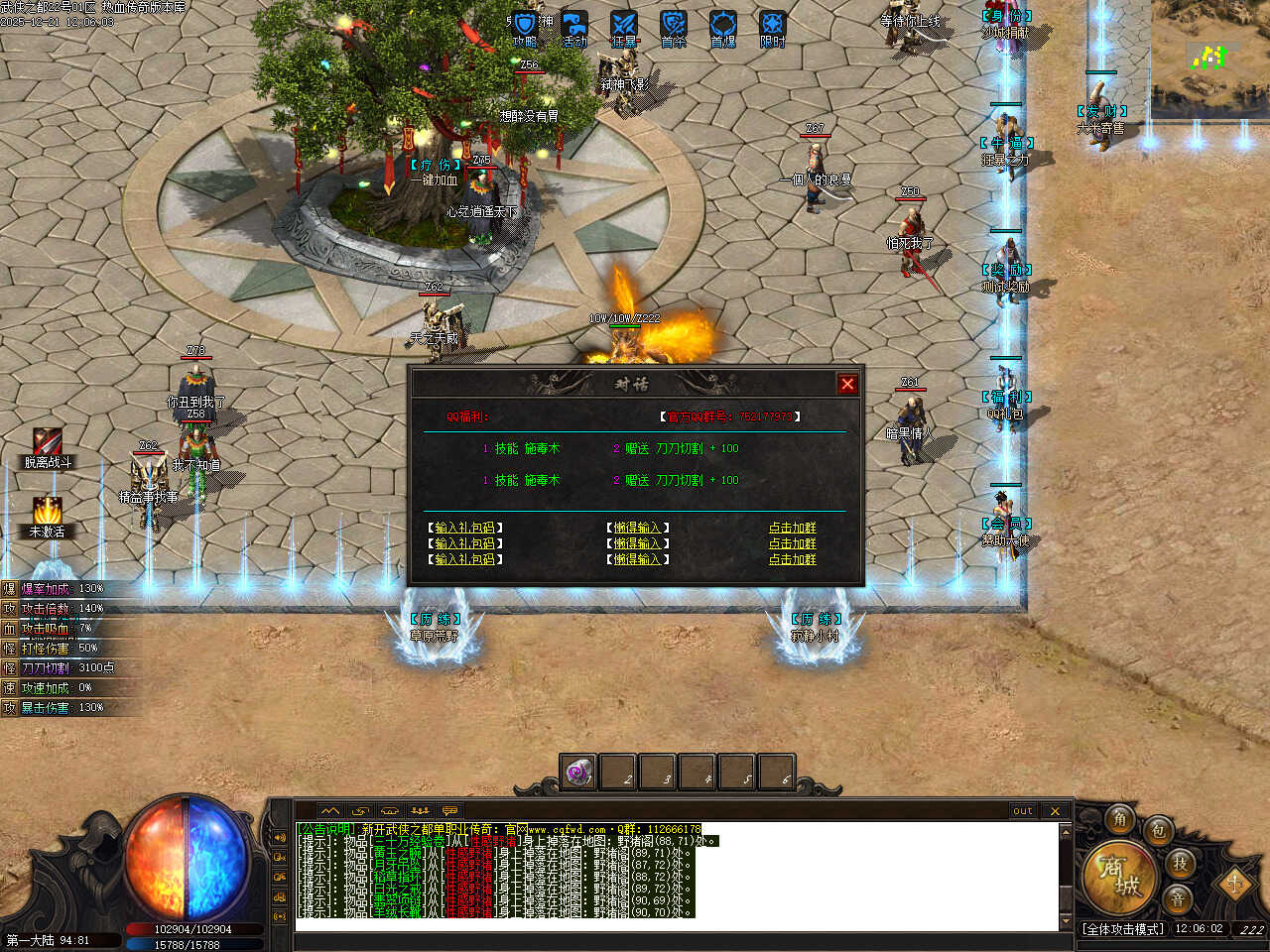Open the 音 sound button
The height and width of the screenshot is (952, 1270).
[1178, 899]
